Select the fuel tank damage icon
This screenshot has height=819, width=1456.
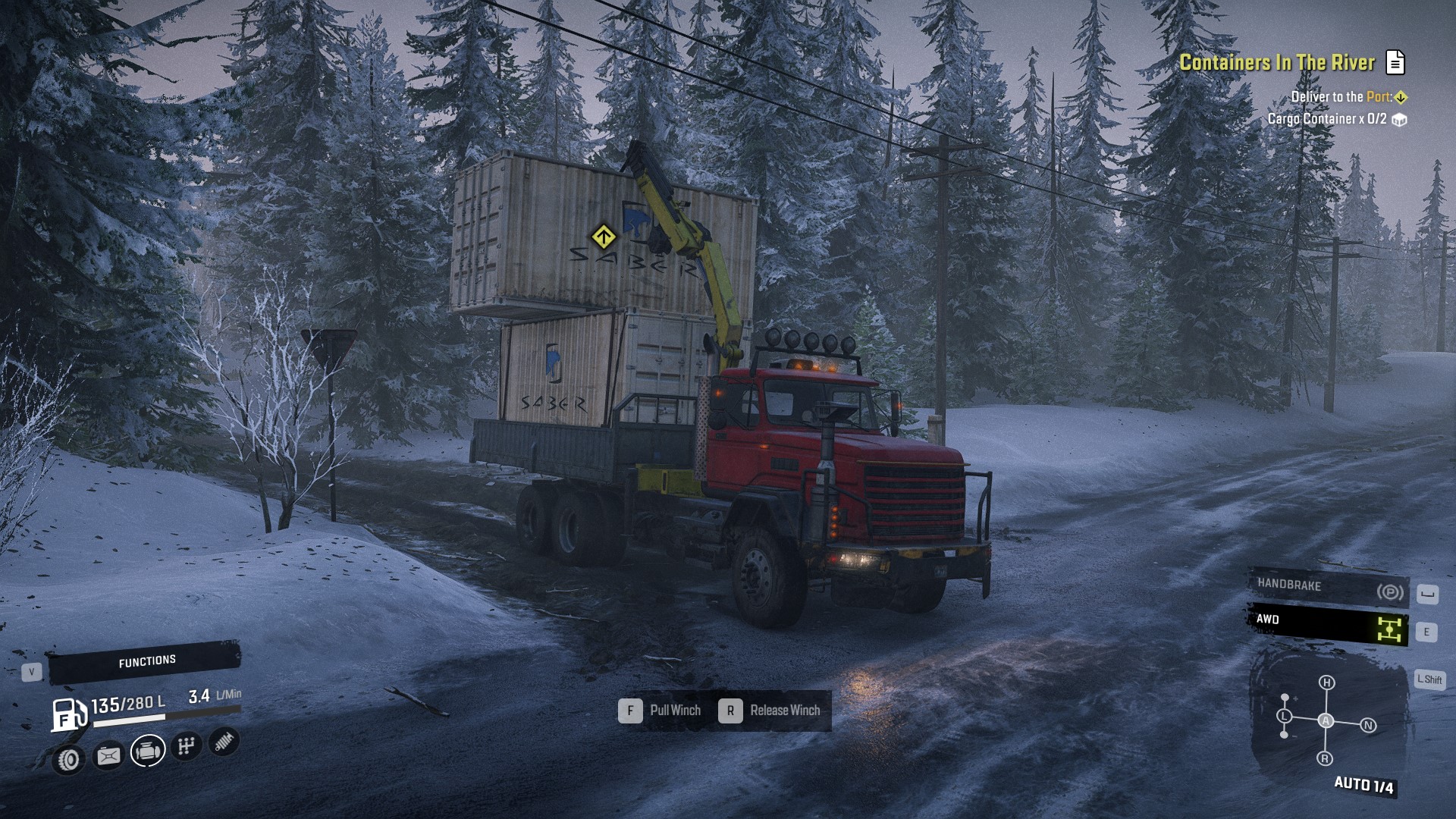108,756
